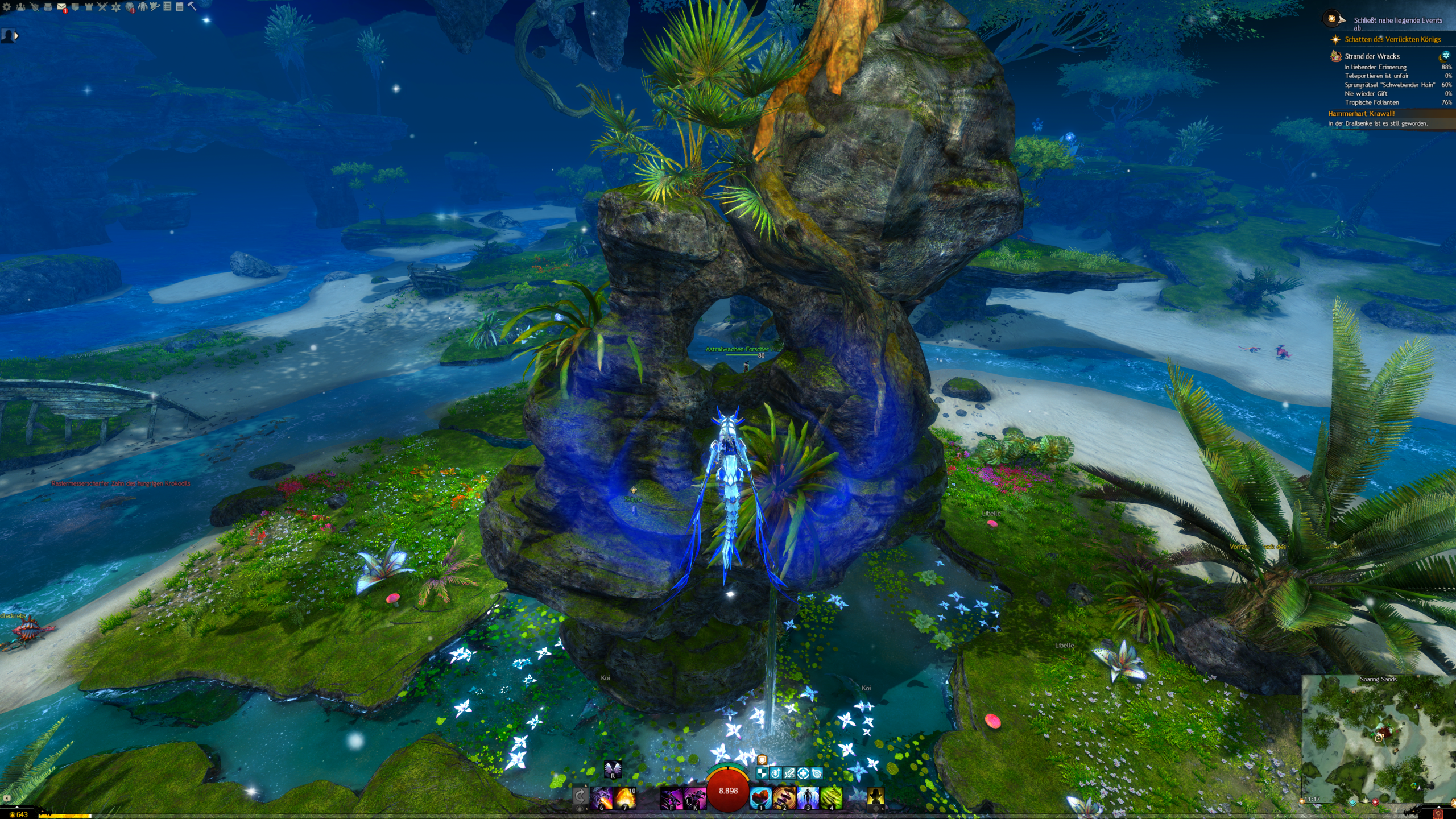Use the glowing orange orb skill
Screen dimensions: 1456x819
624,797
